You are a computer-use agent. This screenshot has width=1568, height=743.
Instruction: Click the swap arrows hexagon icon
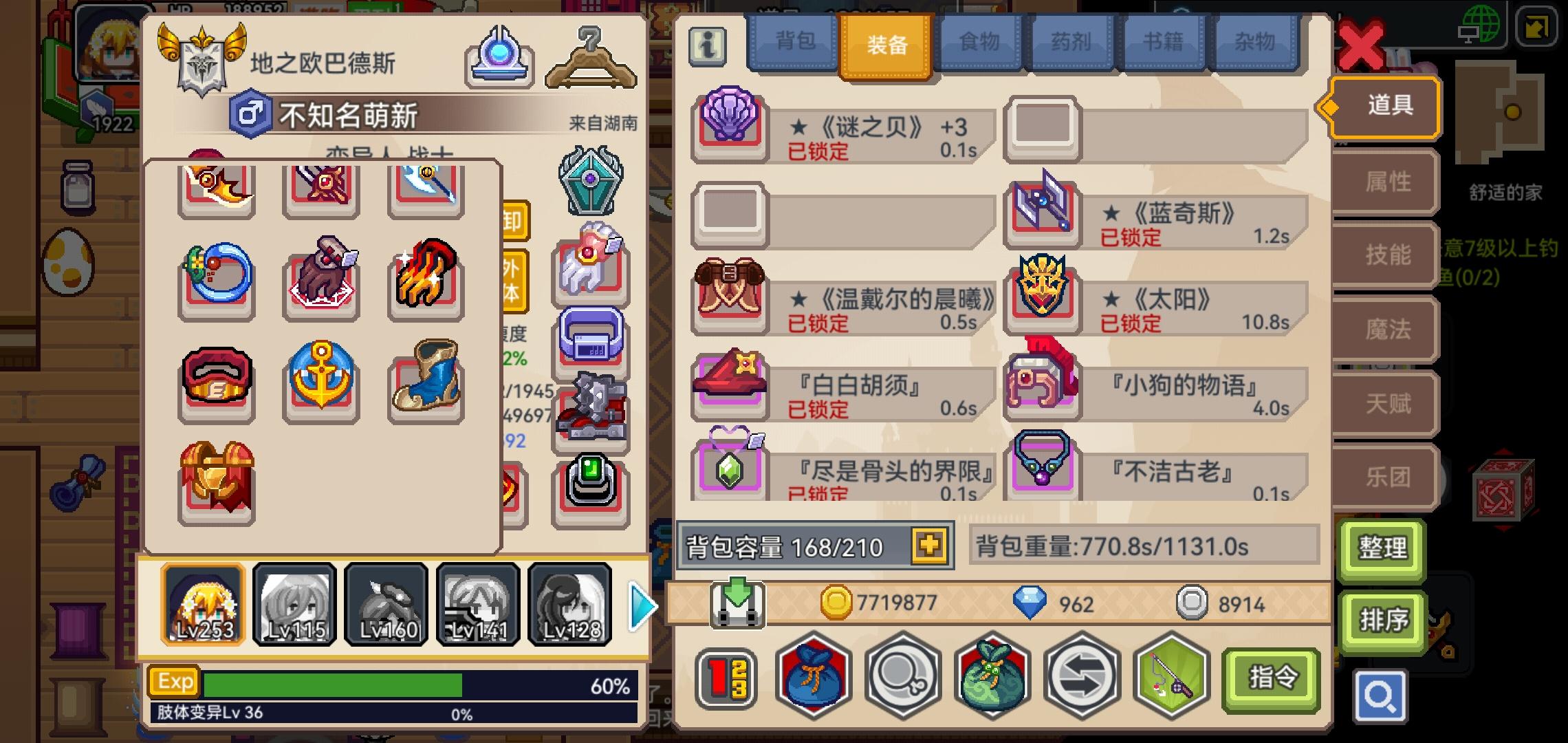point(1082,678)
